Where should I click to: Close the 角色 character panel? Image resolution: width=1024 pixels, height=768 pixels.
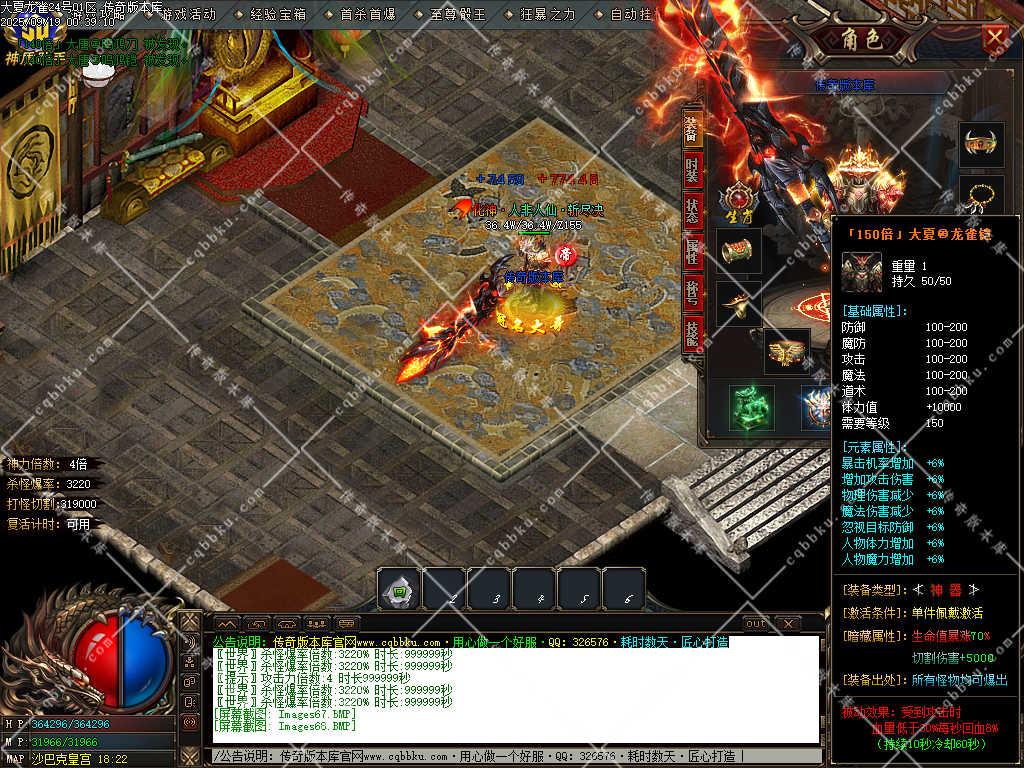(995, 38)
